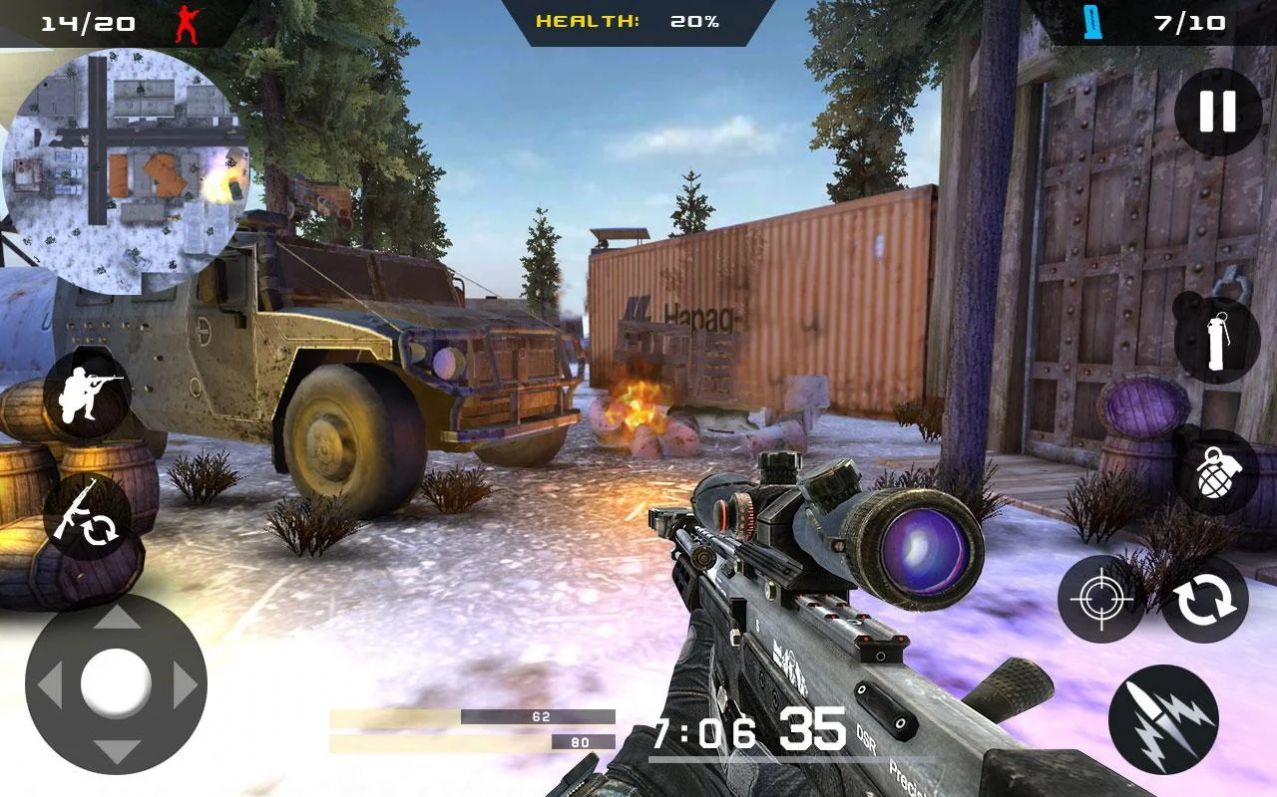Switch weapon using the rifle swap icon
Viewport: 1277px width, 797px height.
pos(87,516)
